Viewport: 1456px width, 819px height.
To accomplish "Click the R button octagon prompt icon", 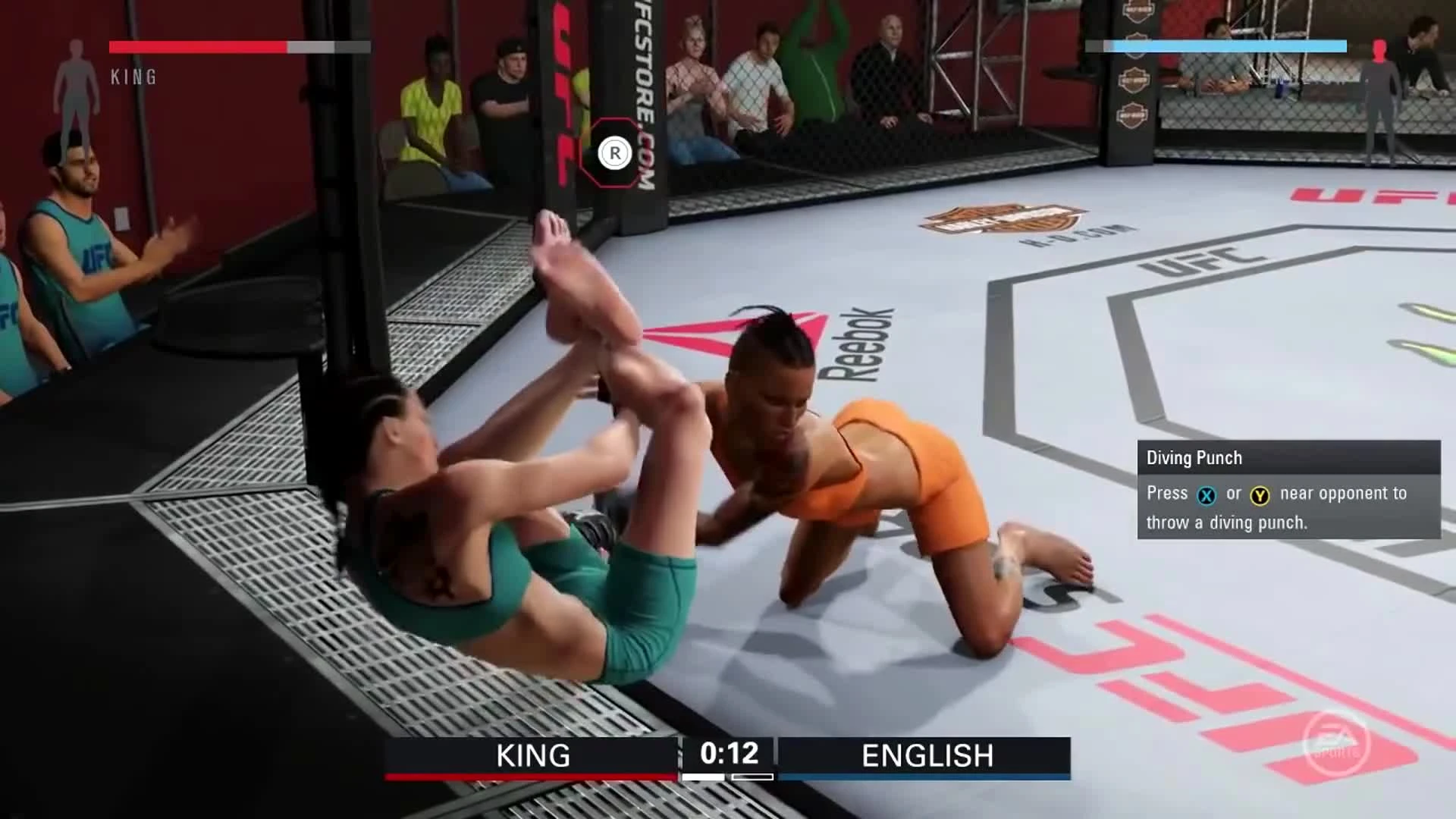I will (615, 152).
